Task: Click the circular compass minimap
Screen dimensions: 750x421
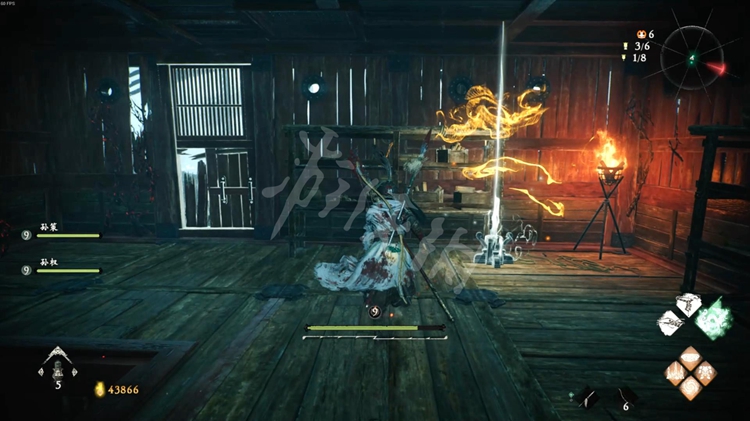Action: coord(692,54)
